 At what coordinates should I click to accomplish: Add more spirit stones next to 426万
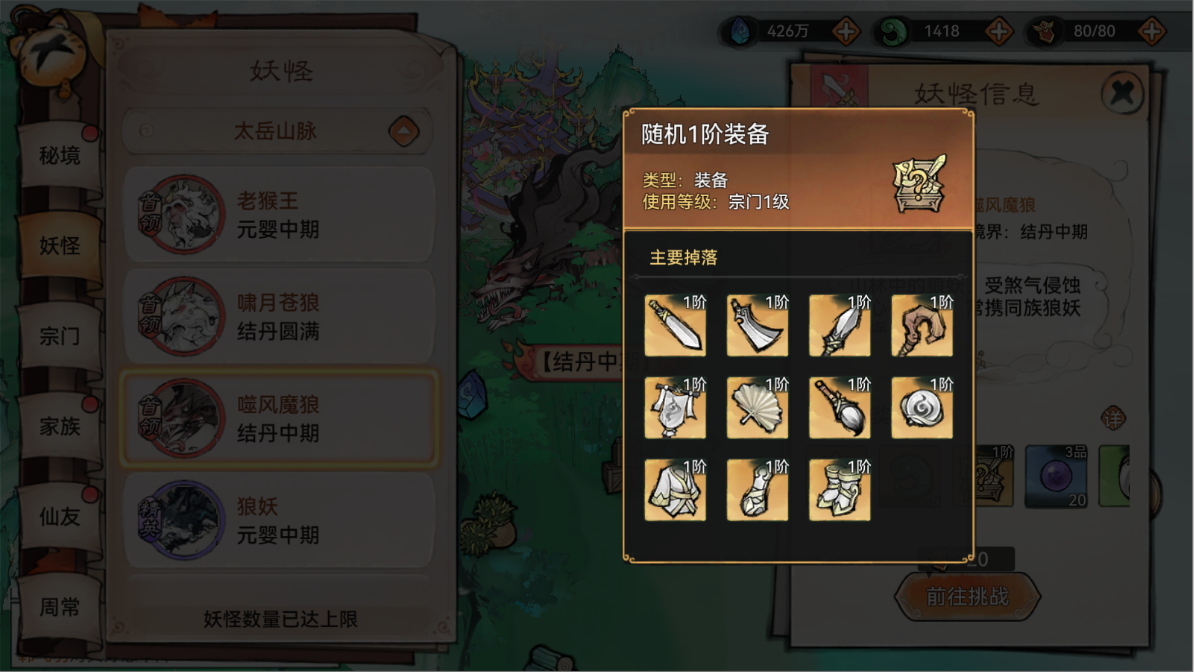pyautogui.click(x=846, y=31)
